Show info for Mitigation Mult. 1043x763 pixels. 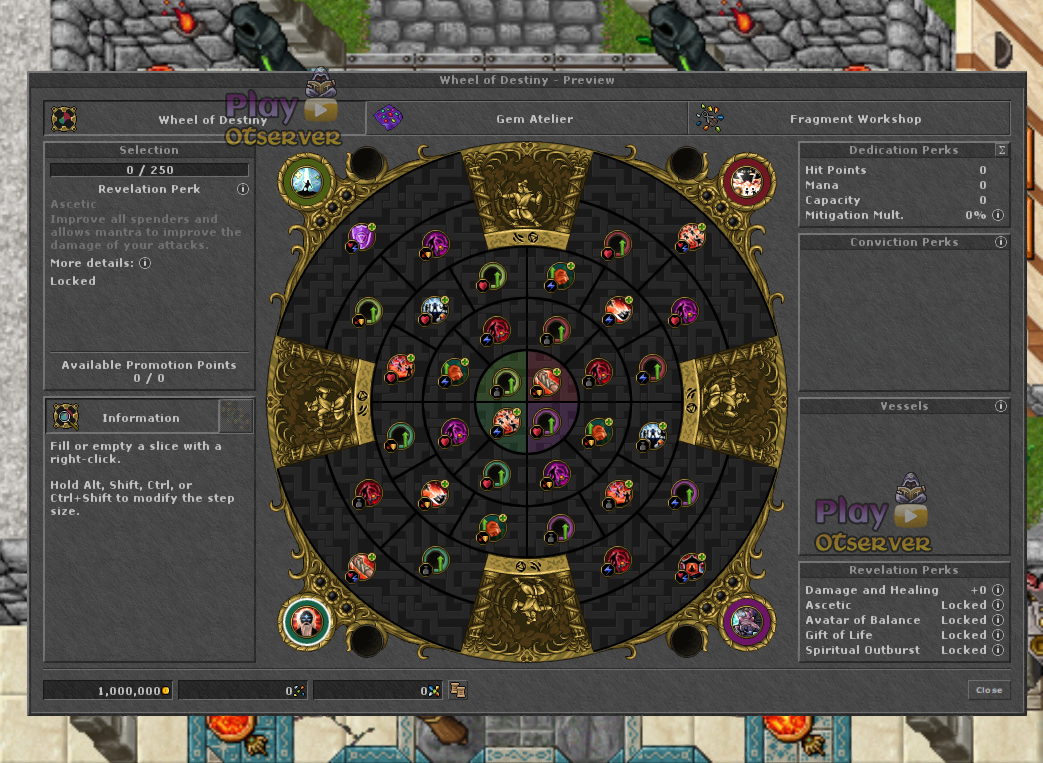998,215
